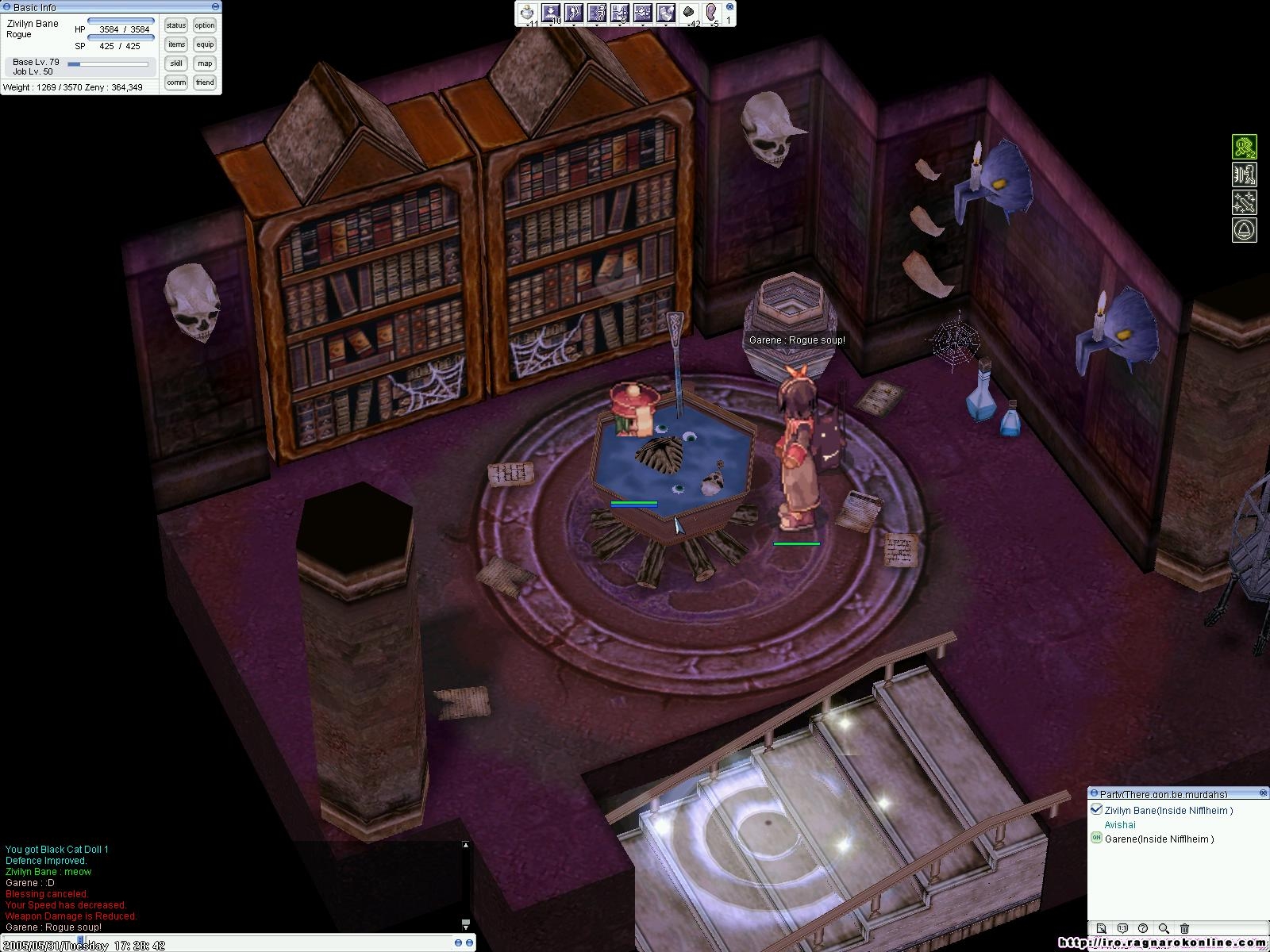Open 1:1 chat from Party window
1270x952 pixels.
coord(1122,928)
